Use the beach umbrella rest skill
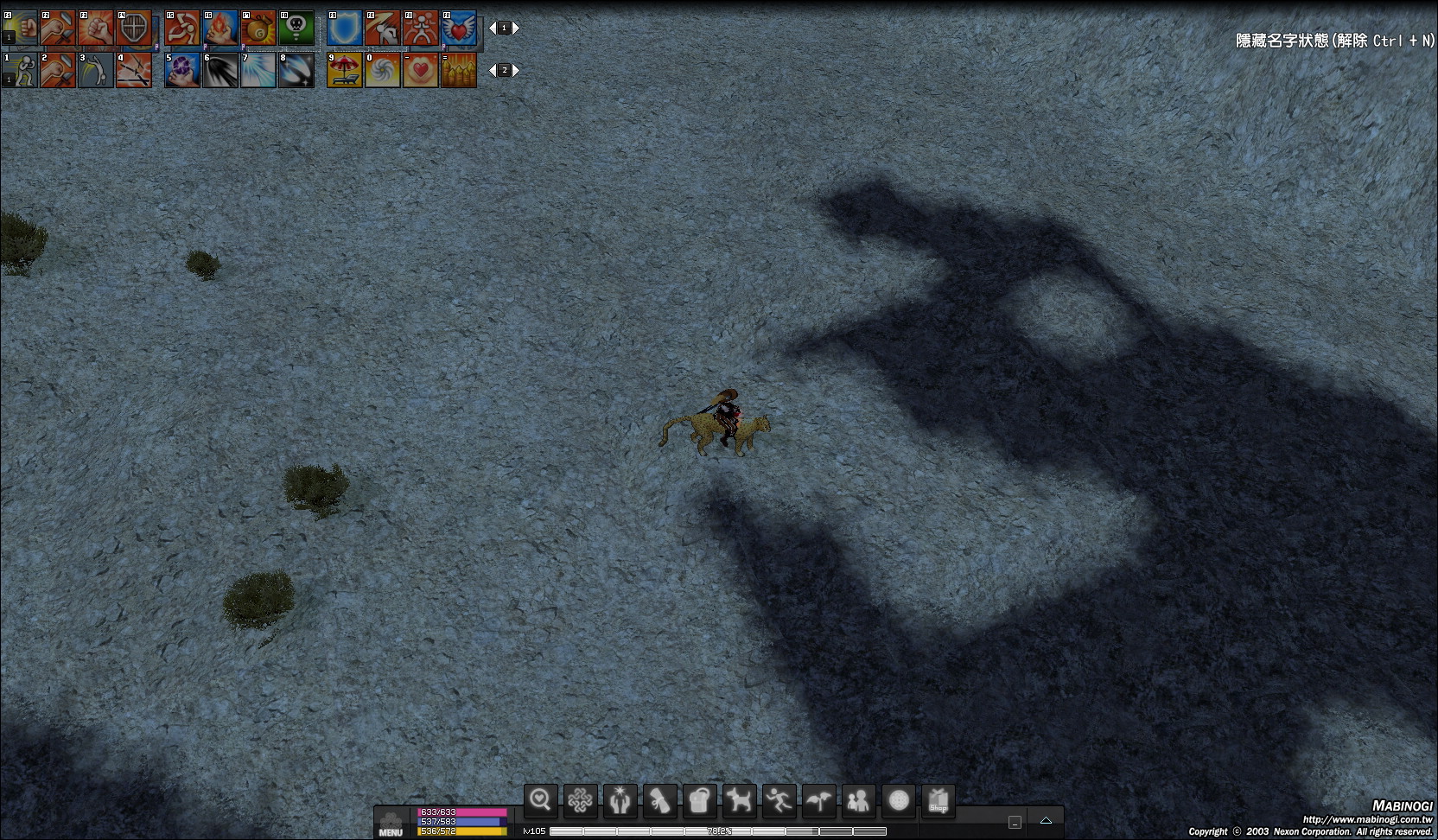 click(x=345, y=71)
